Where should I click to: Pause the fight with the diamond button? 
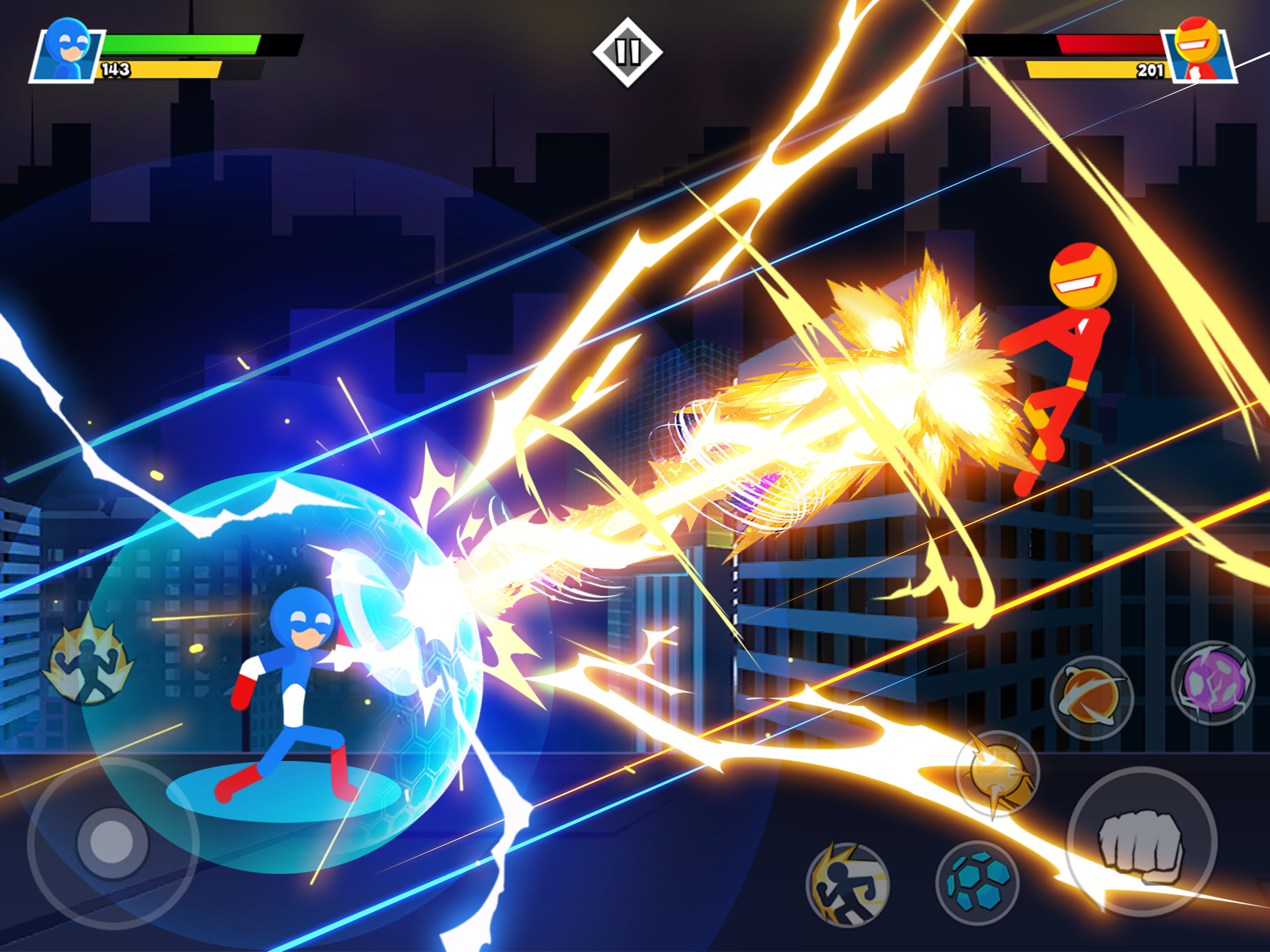coord(628,52)
